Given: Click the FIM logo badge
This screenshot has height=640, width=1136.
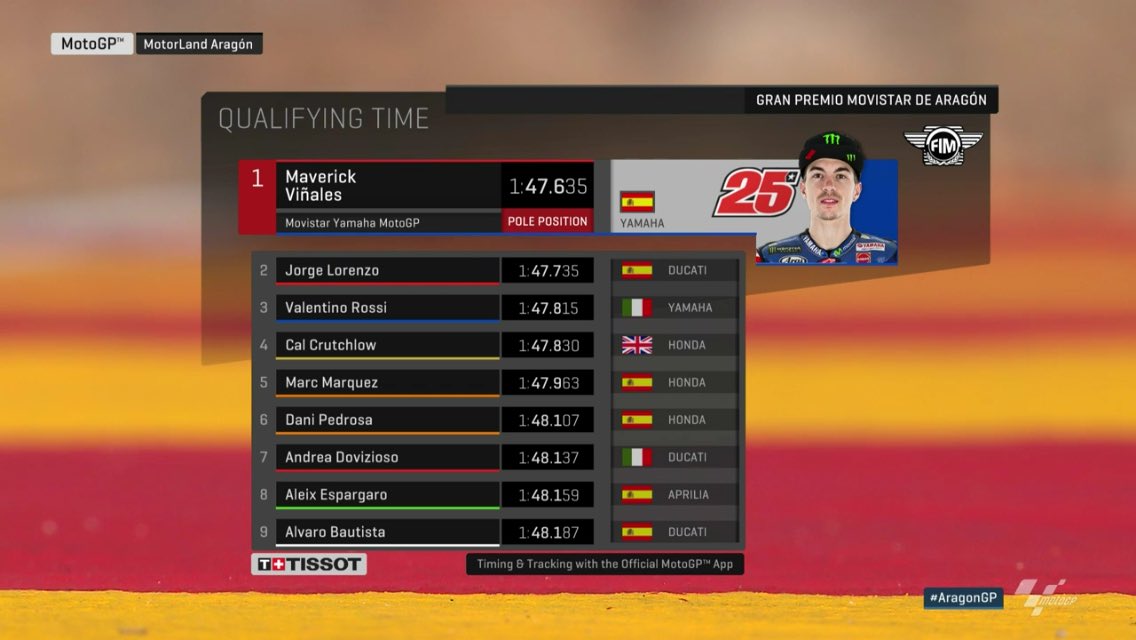Looking at the screenshot, I should coord(930,146).
